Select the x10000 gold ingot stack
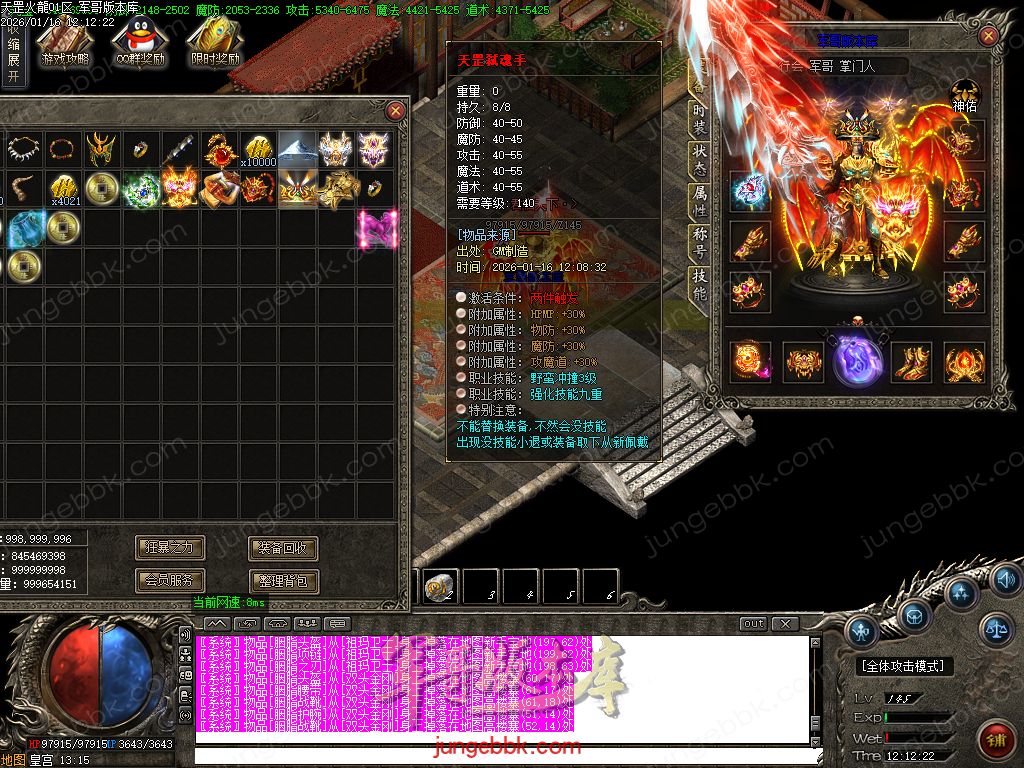1024x768 pixels. (258, 151)
